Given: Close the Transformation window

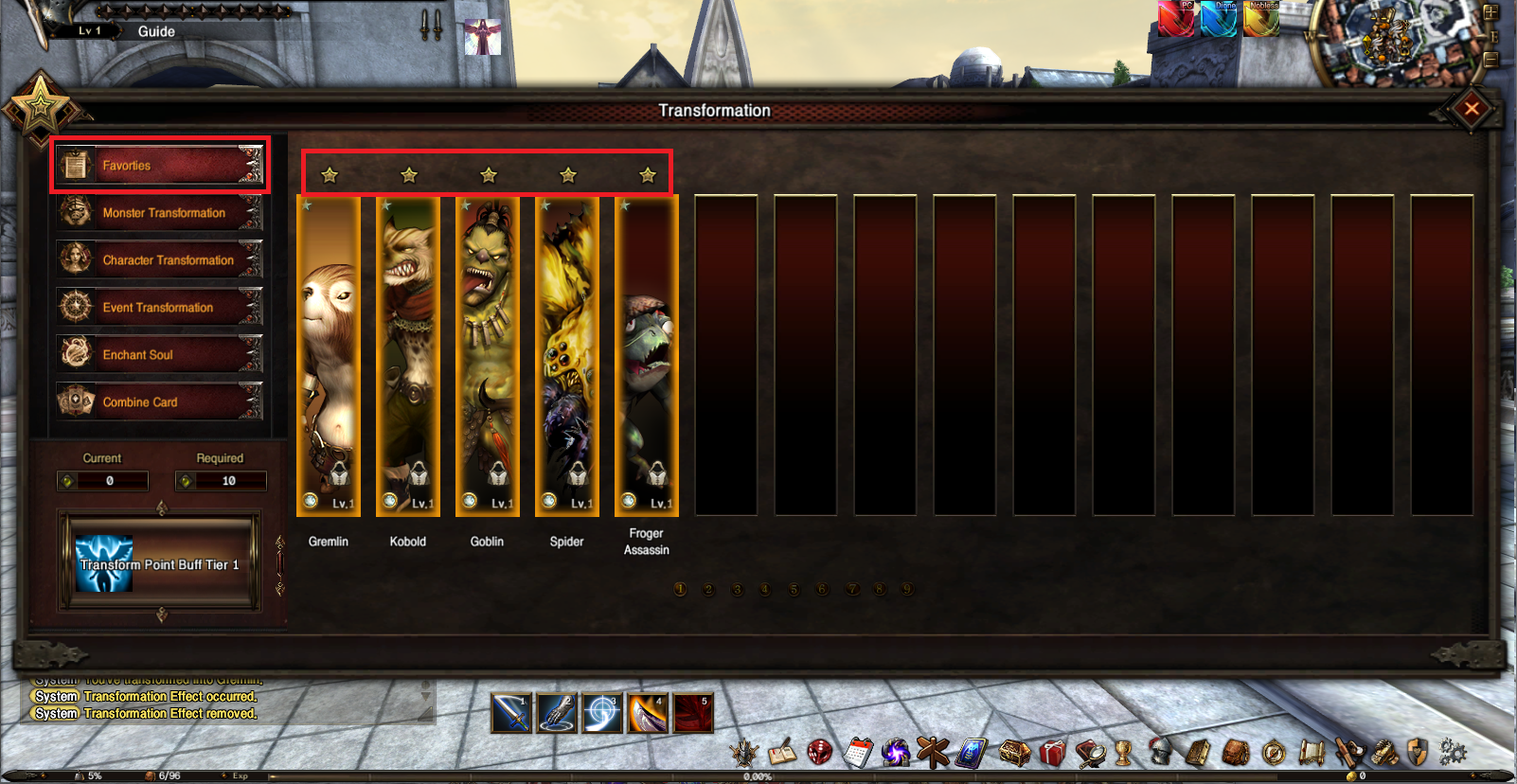Looking at the screenshot, I should point(1471,109).
